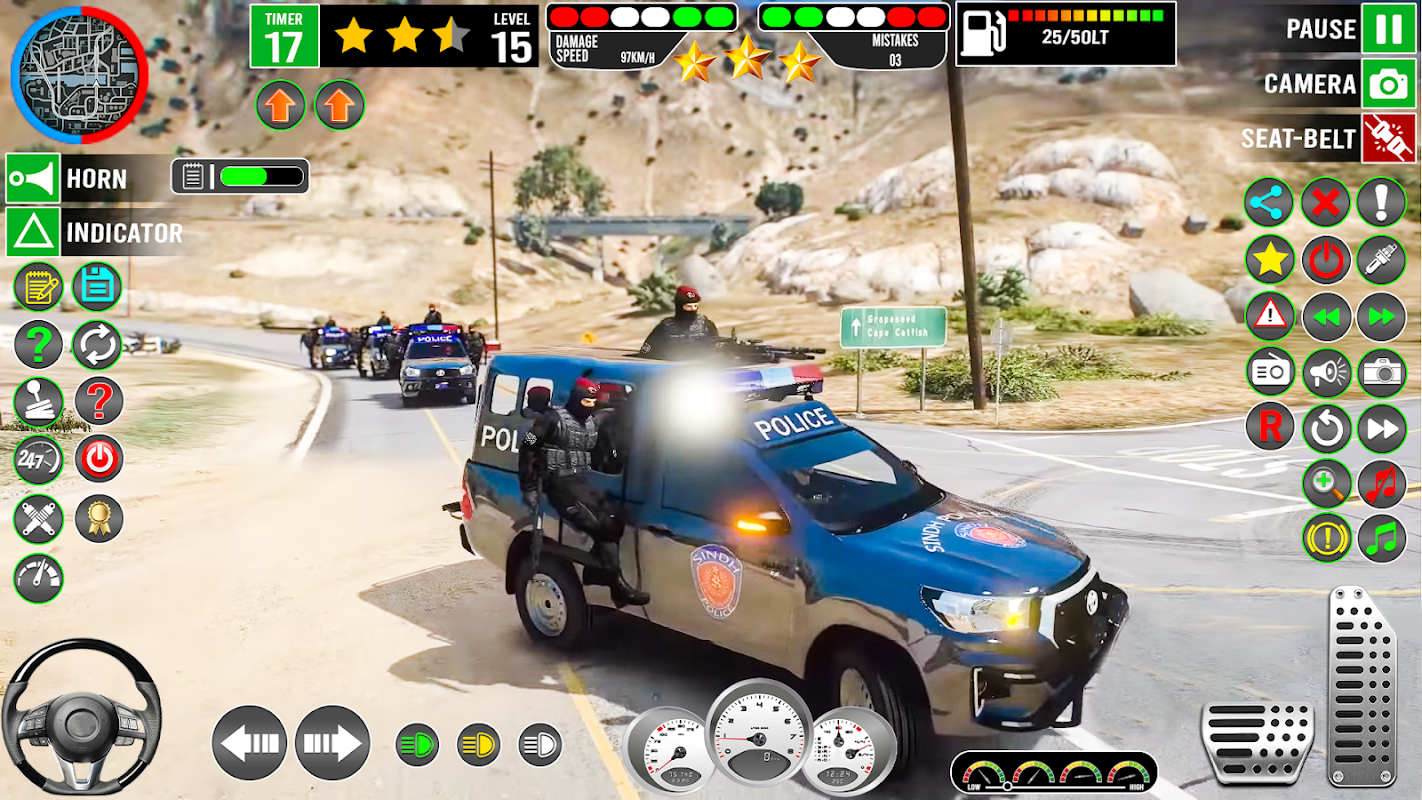Open the circular city minimap

(x=79, y=74)
